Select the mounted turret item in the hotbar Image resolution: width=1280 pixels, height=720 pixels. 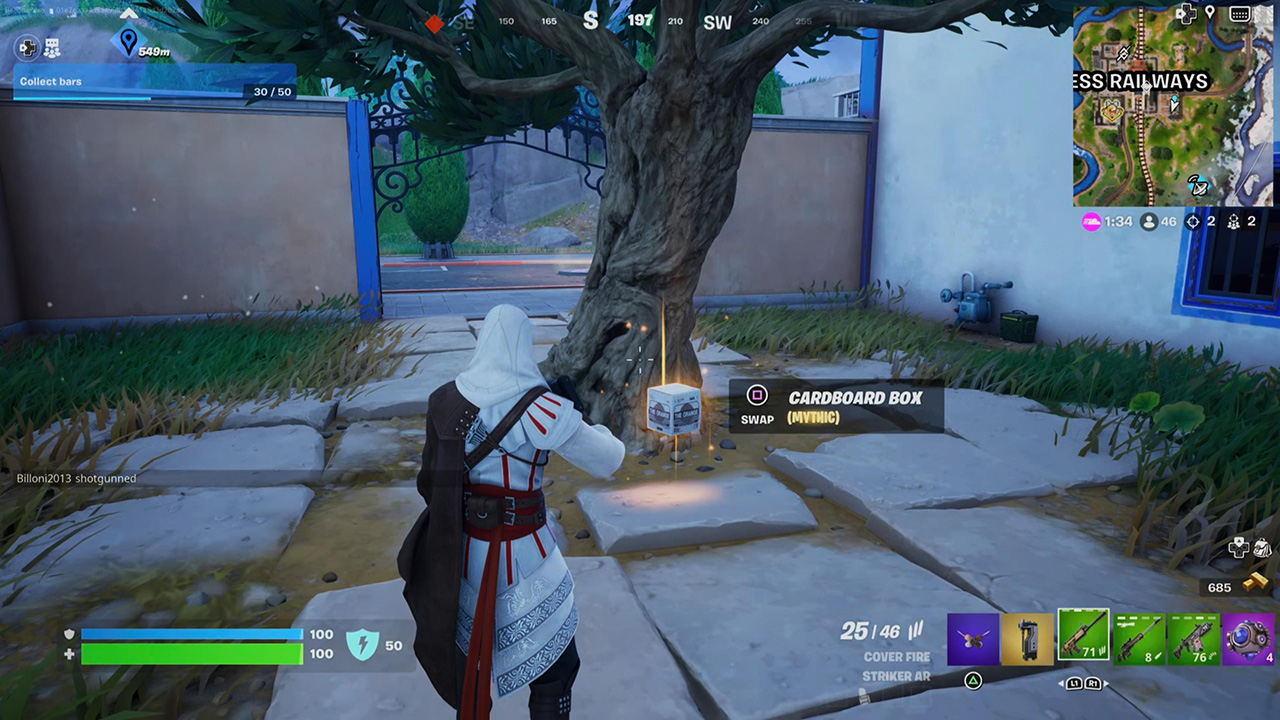(1028, 638)
